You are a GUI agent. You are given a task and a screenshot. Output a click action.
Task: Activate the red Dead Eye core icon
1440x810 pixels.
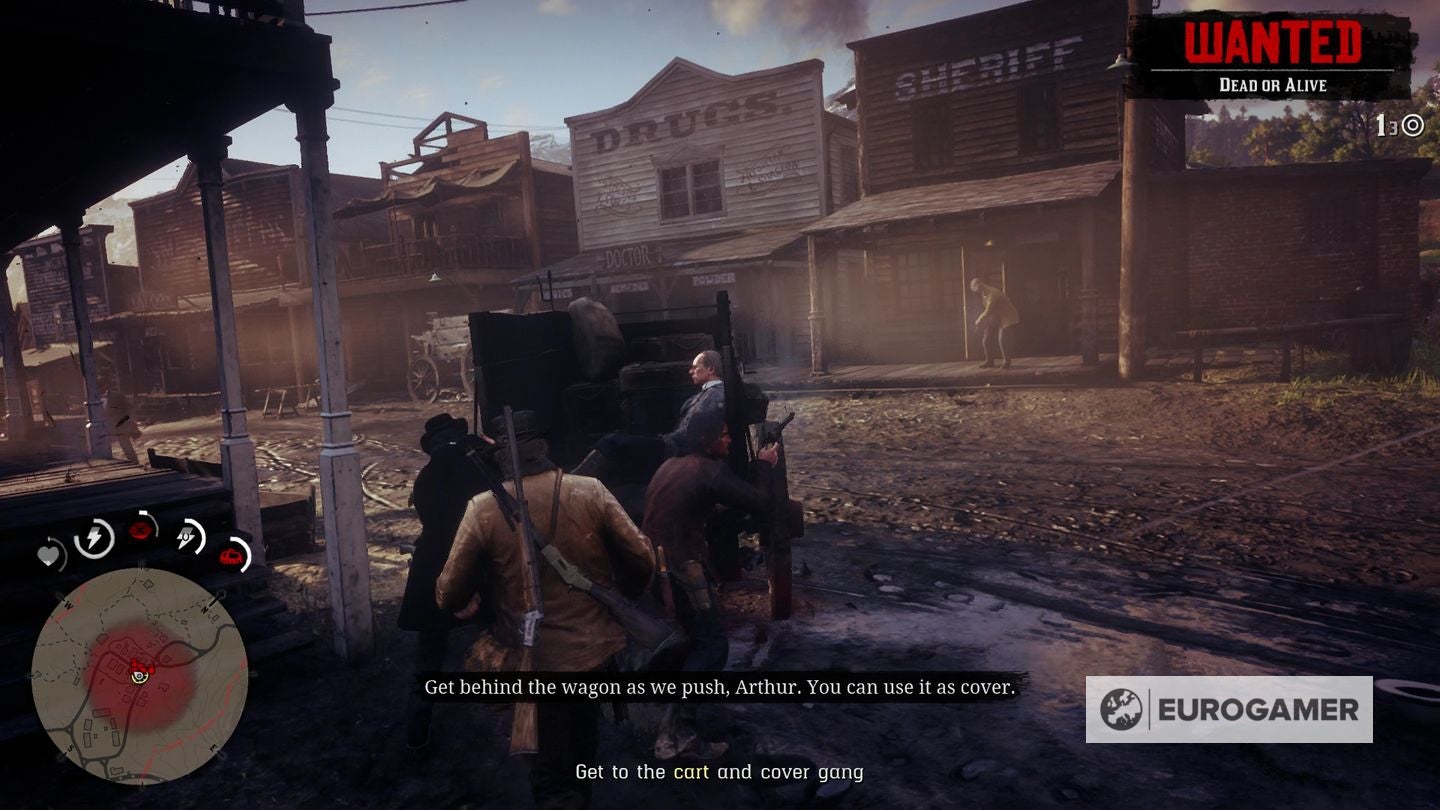142,528
